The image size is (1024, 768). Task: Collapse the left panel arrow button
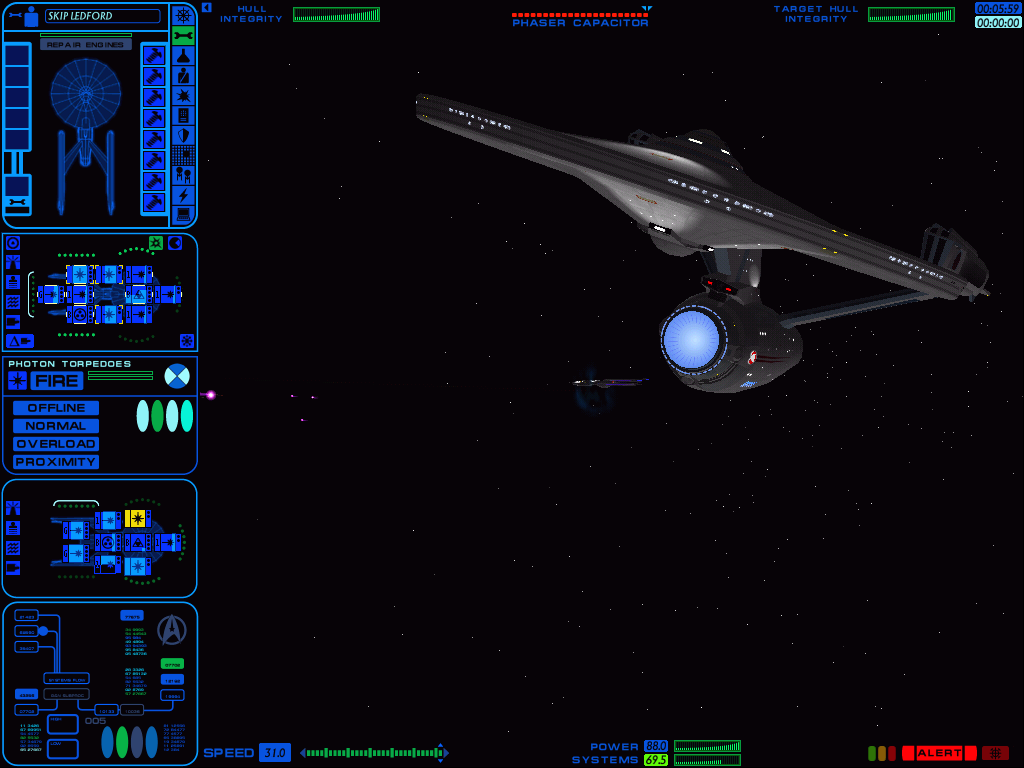click(x=206, y=7)
